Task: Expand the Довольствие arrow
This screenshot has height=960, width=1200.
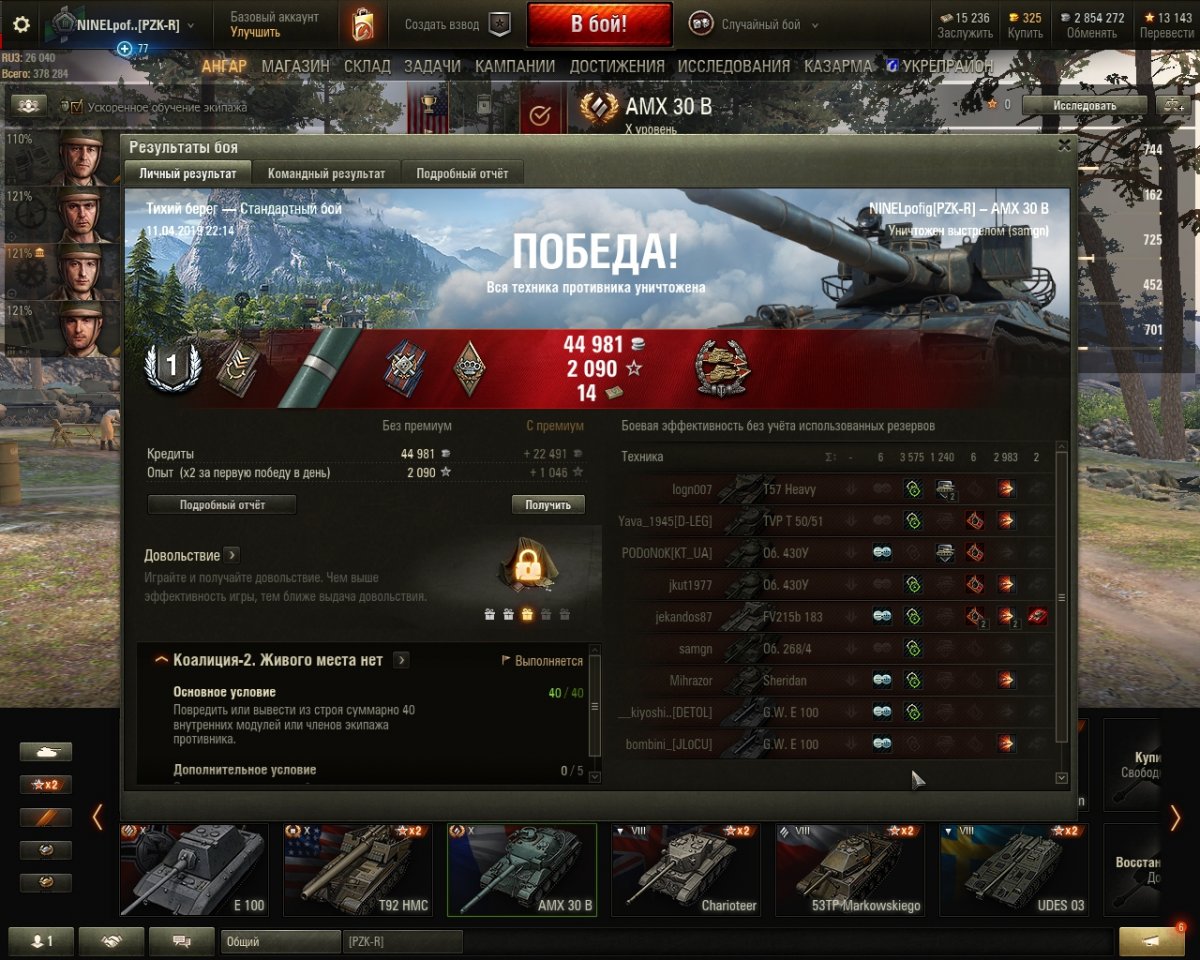Action: coord(231,555)
